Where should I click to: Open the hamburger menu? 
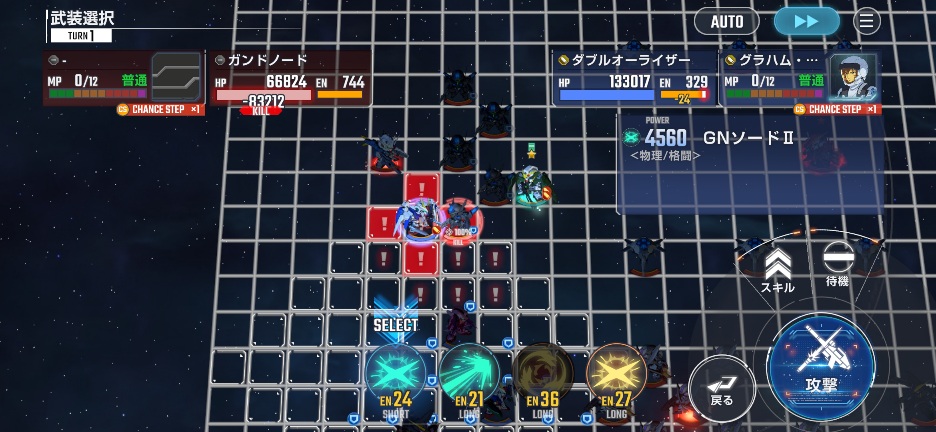(x=866, y=21)
